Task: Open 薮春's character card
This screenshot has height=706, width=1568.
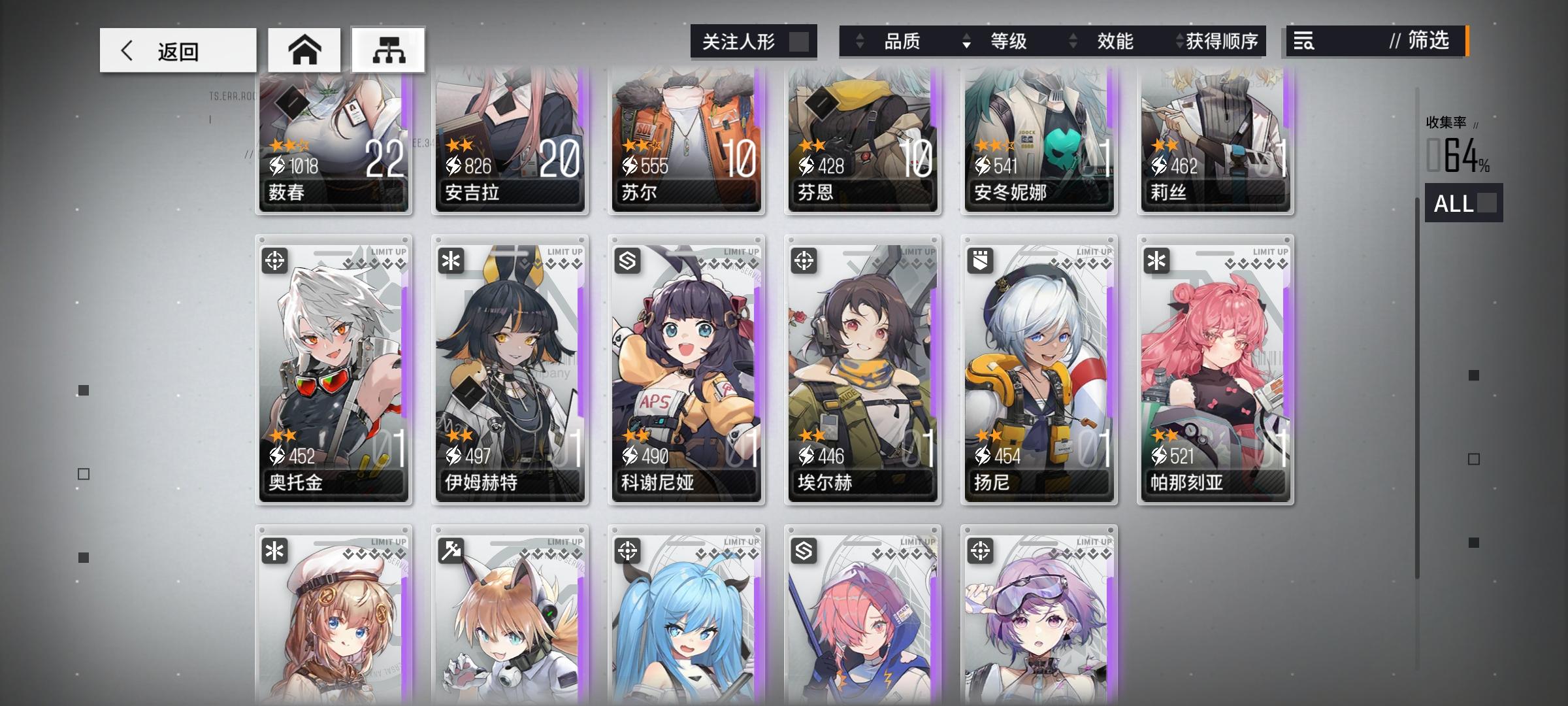Action: pos(334,144)
